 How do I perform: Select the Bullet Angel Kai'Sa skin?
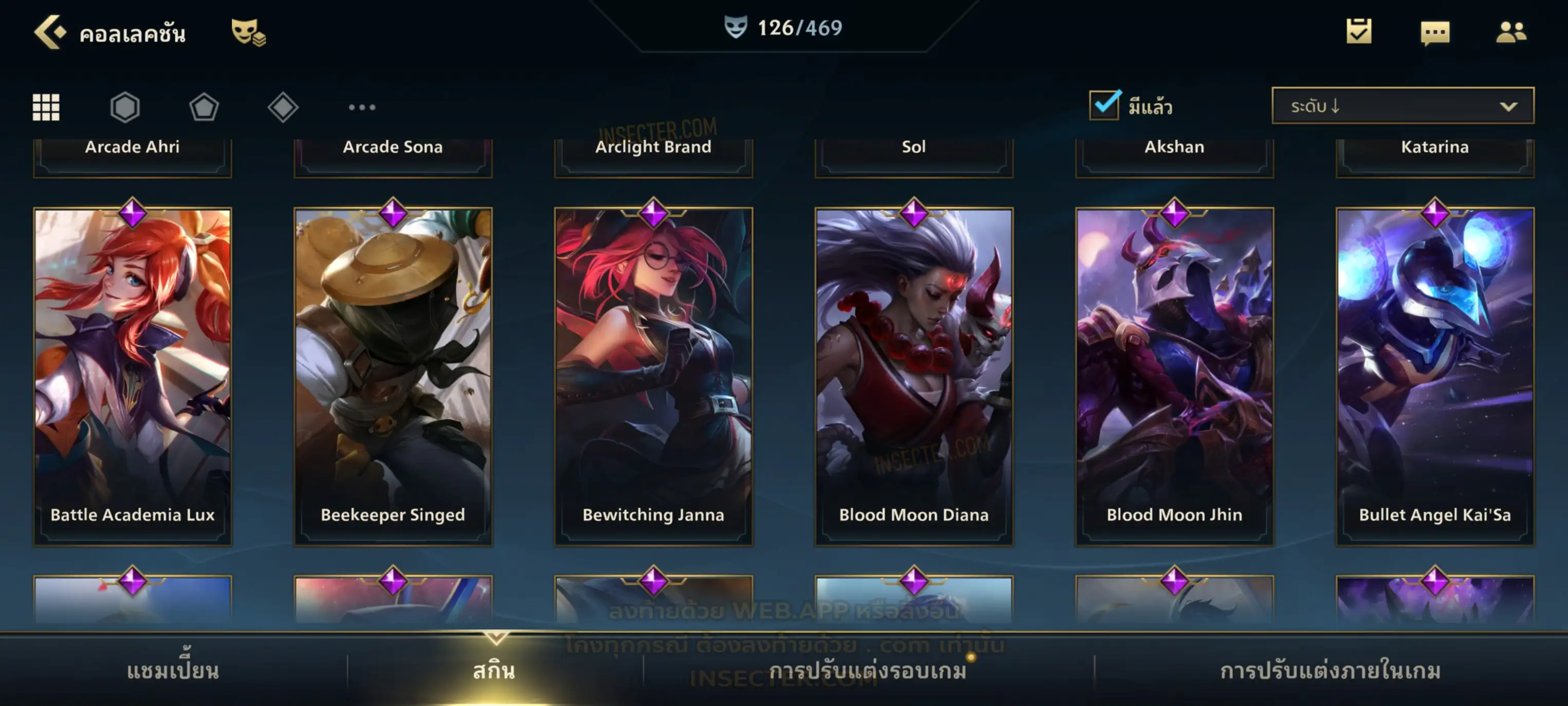[x=1435, y=376]
